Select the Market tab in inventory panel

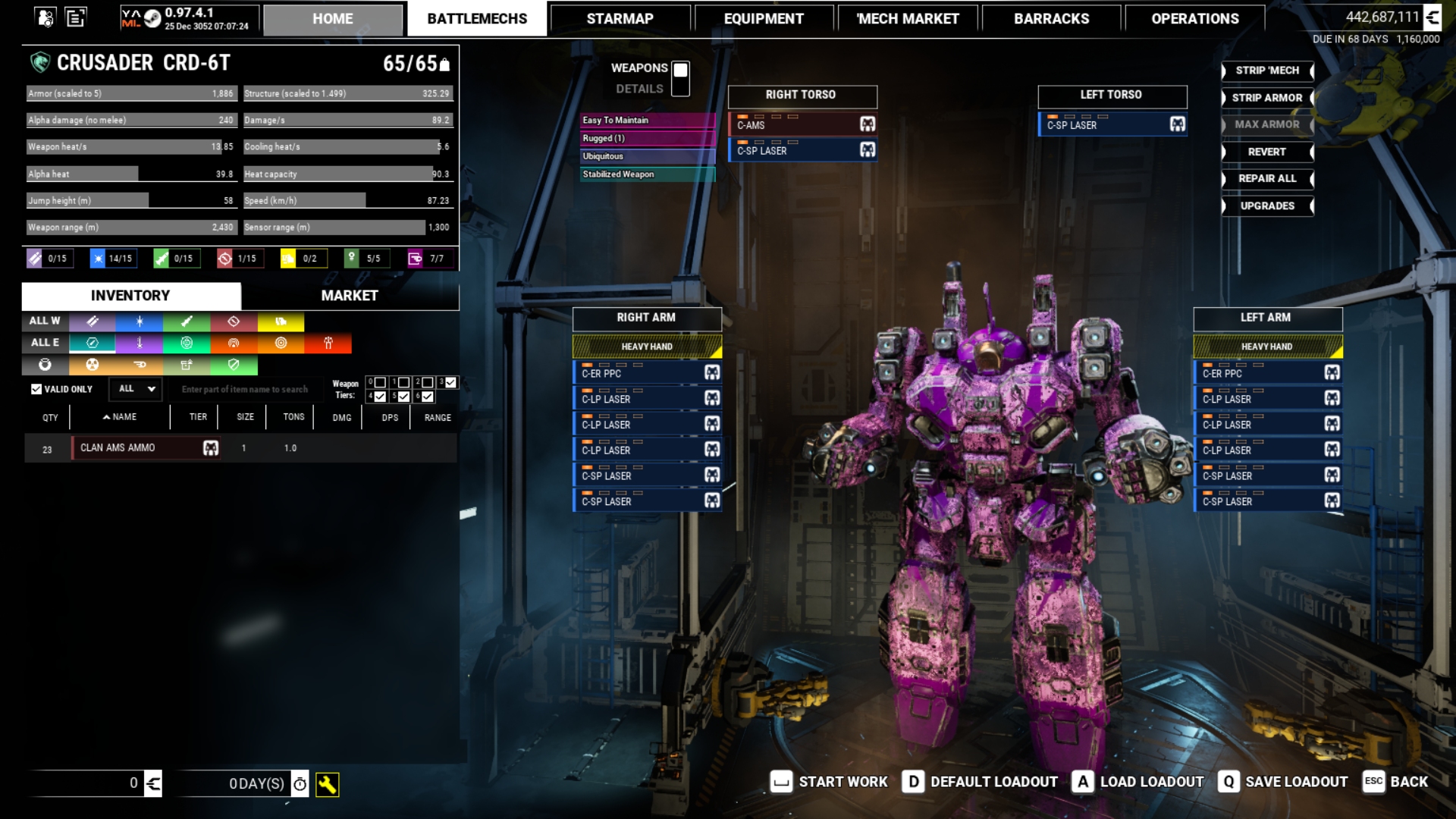click(349, 296)
